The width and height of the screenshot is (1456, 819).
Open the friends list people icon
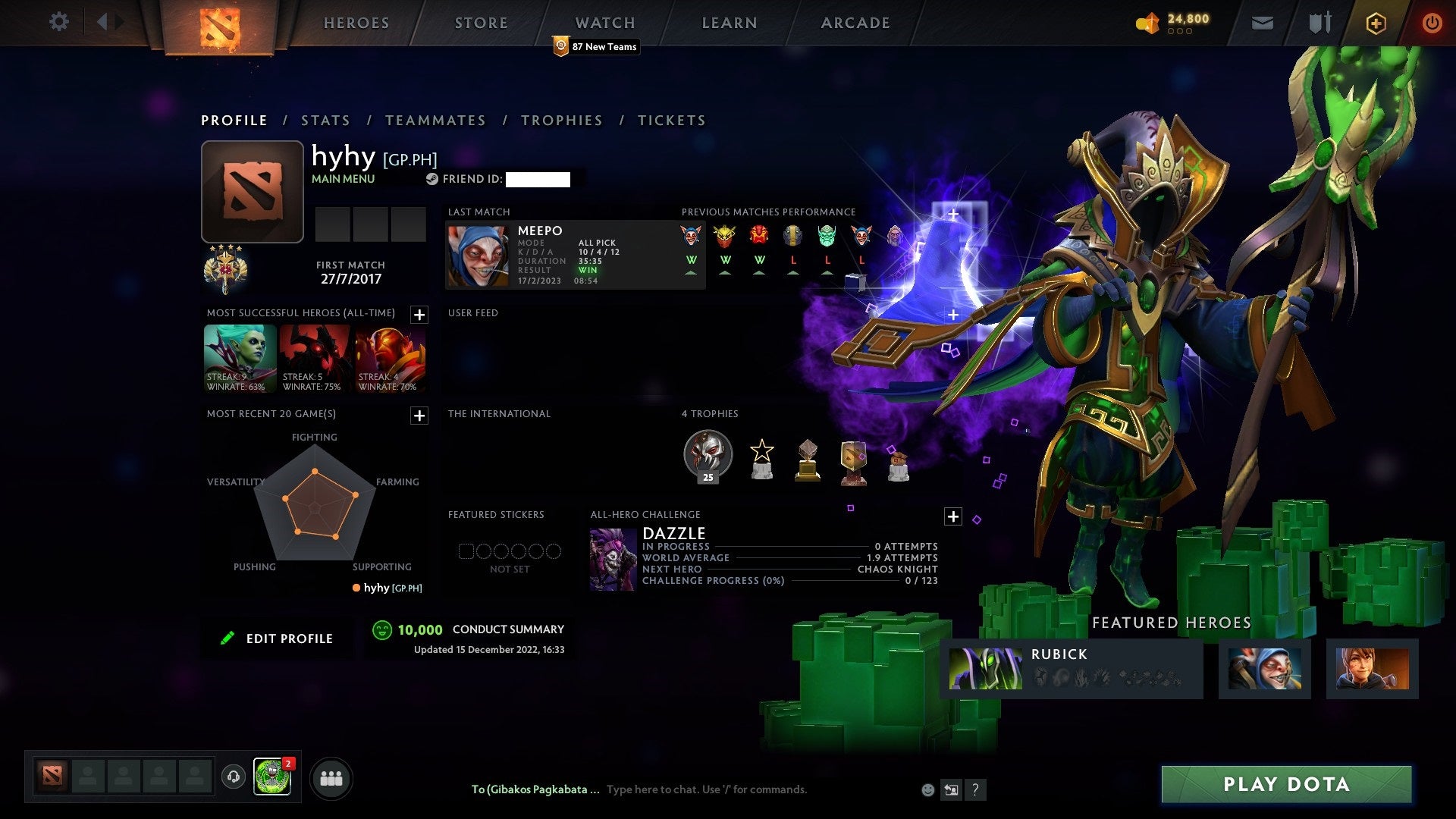[331, 777]
